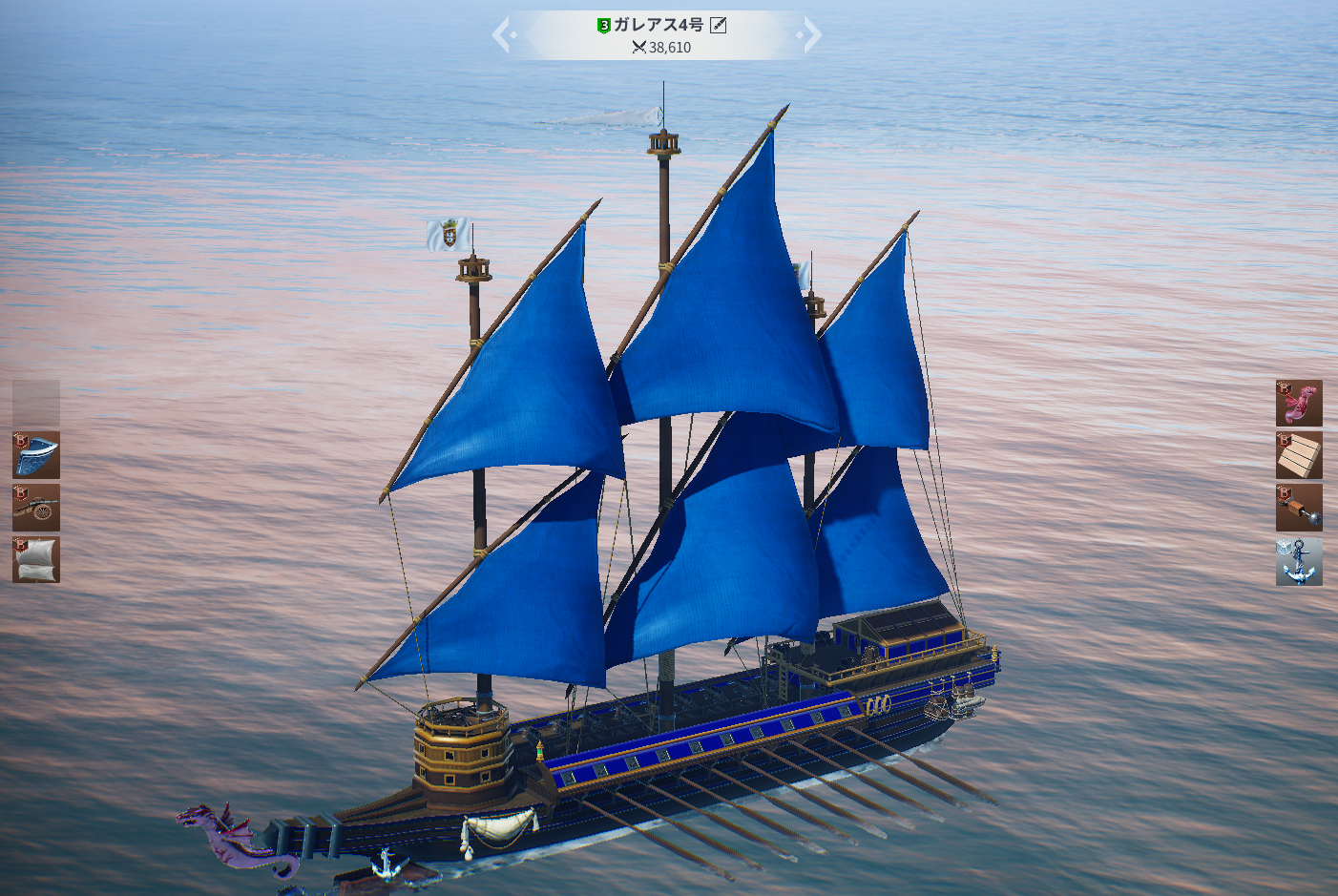Screen dimensions: 1338x896
Task: Switch to the previous ship with left arrow
Action: (x=502, y=36)
